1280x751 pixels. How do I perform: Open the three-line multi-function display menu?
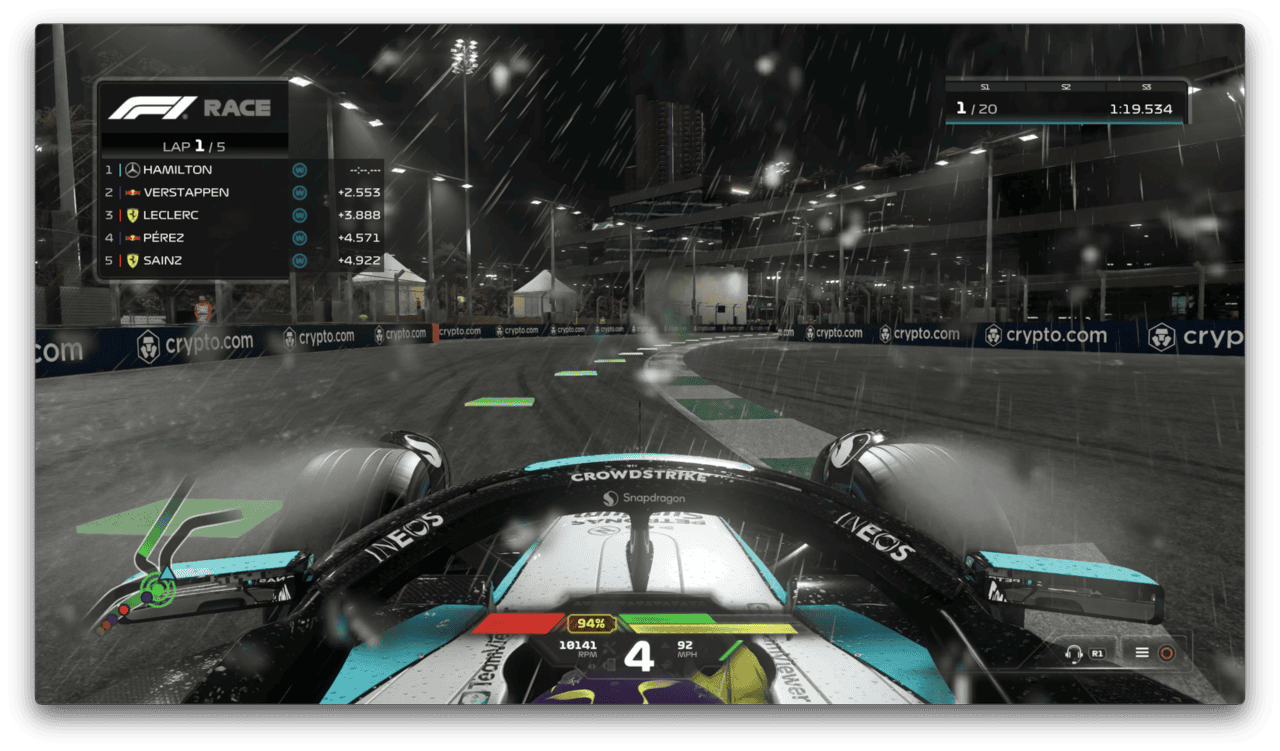(x=1141, y=653)
